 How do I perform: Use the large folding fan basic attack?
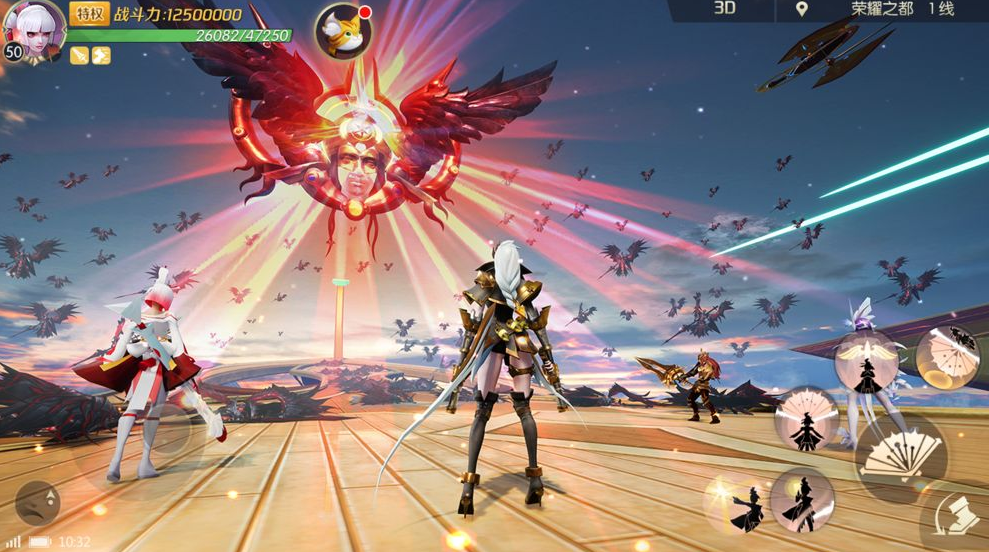pos(901,460)
